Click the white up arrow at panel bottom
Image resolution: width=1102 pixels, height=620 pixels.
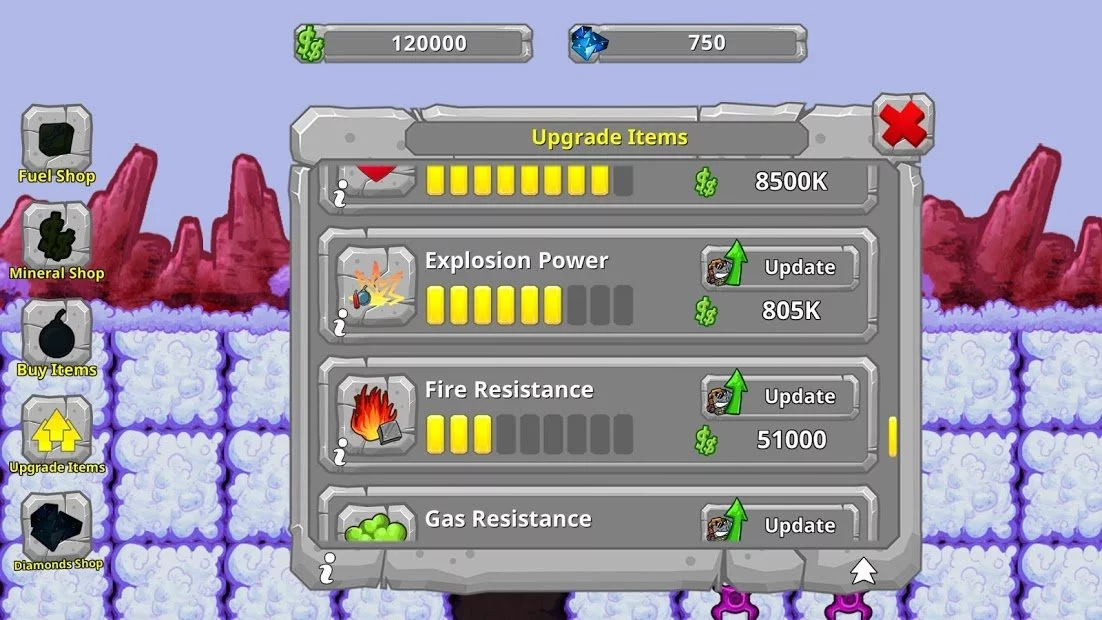tap(863, 571)
